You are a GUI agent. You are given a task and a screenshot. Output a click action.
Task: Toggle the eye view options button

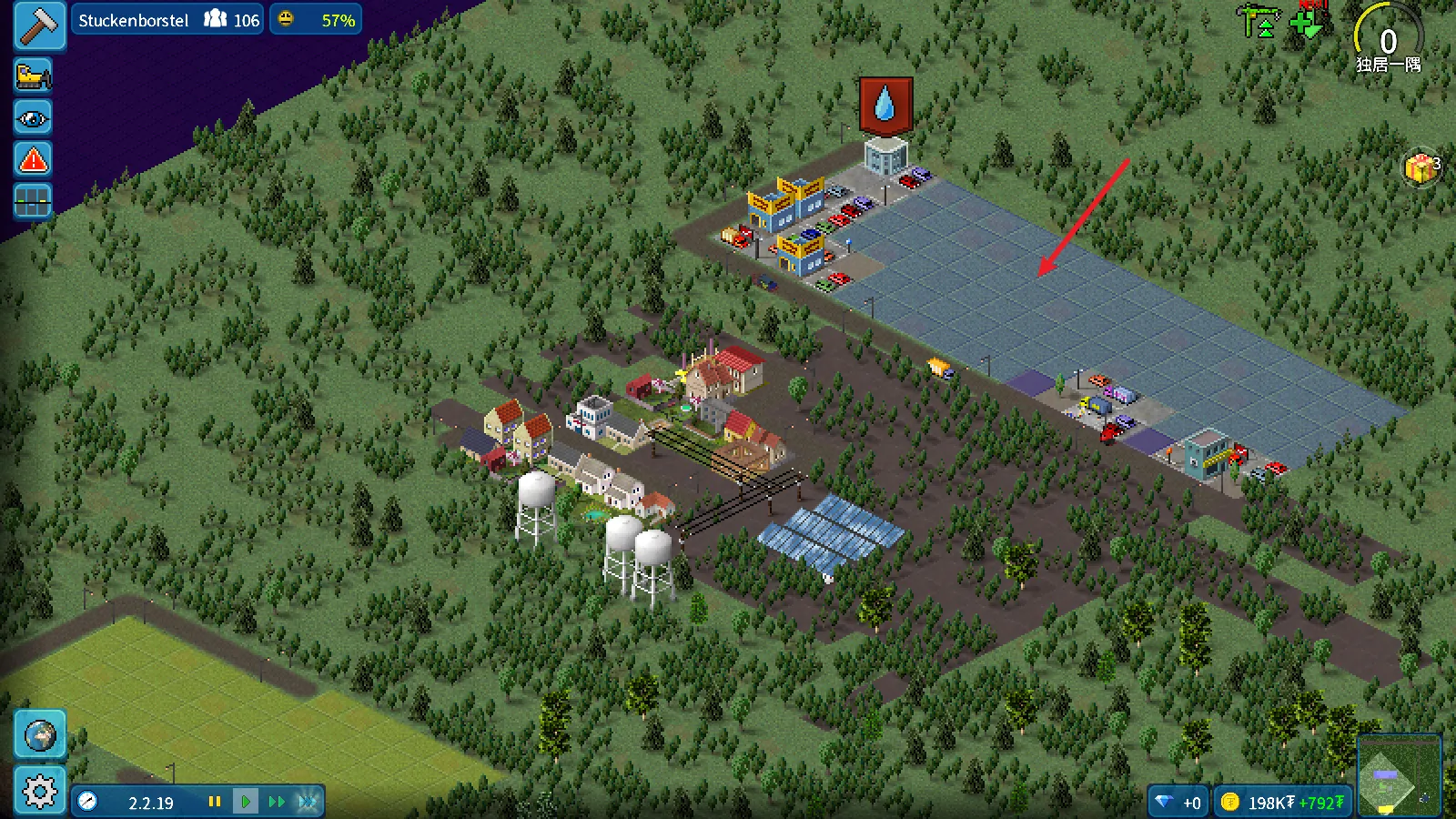click(x=33, y=118)
